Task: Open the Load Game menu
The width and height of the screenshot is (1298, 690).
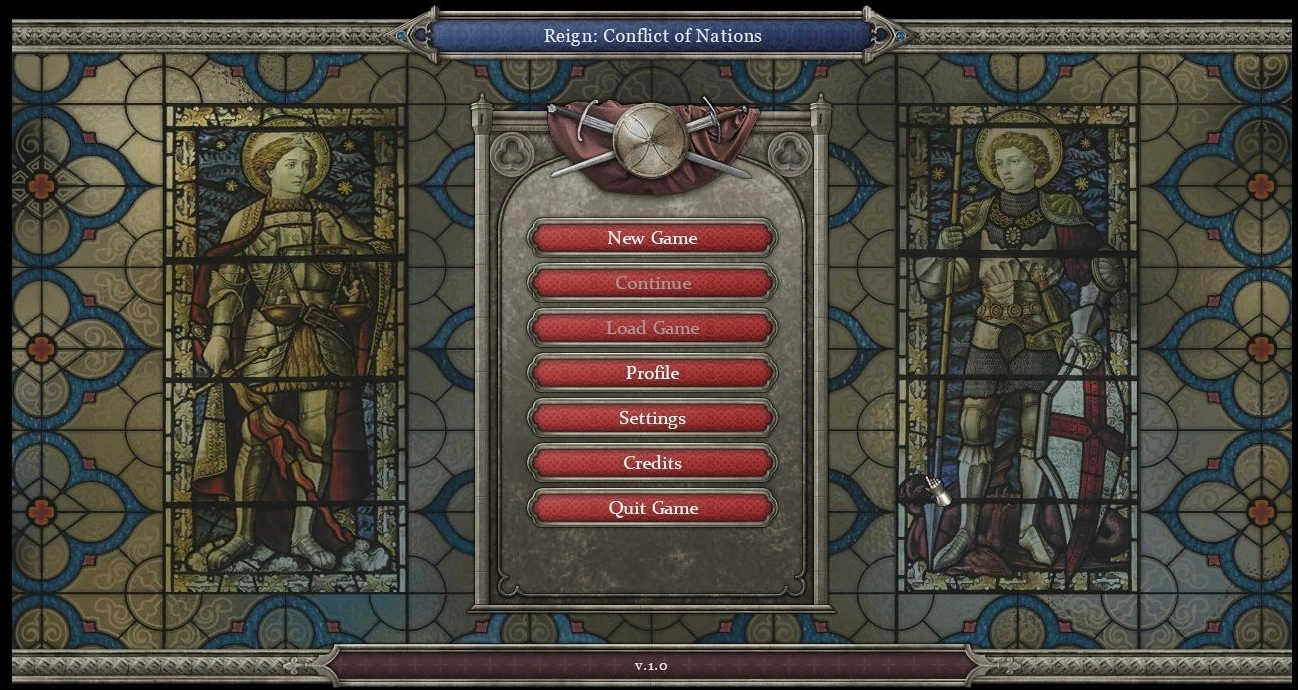Action: [x=652, y=328]
